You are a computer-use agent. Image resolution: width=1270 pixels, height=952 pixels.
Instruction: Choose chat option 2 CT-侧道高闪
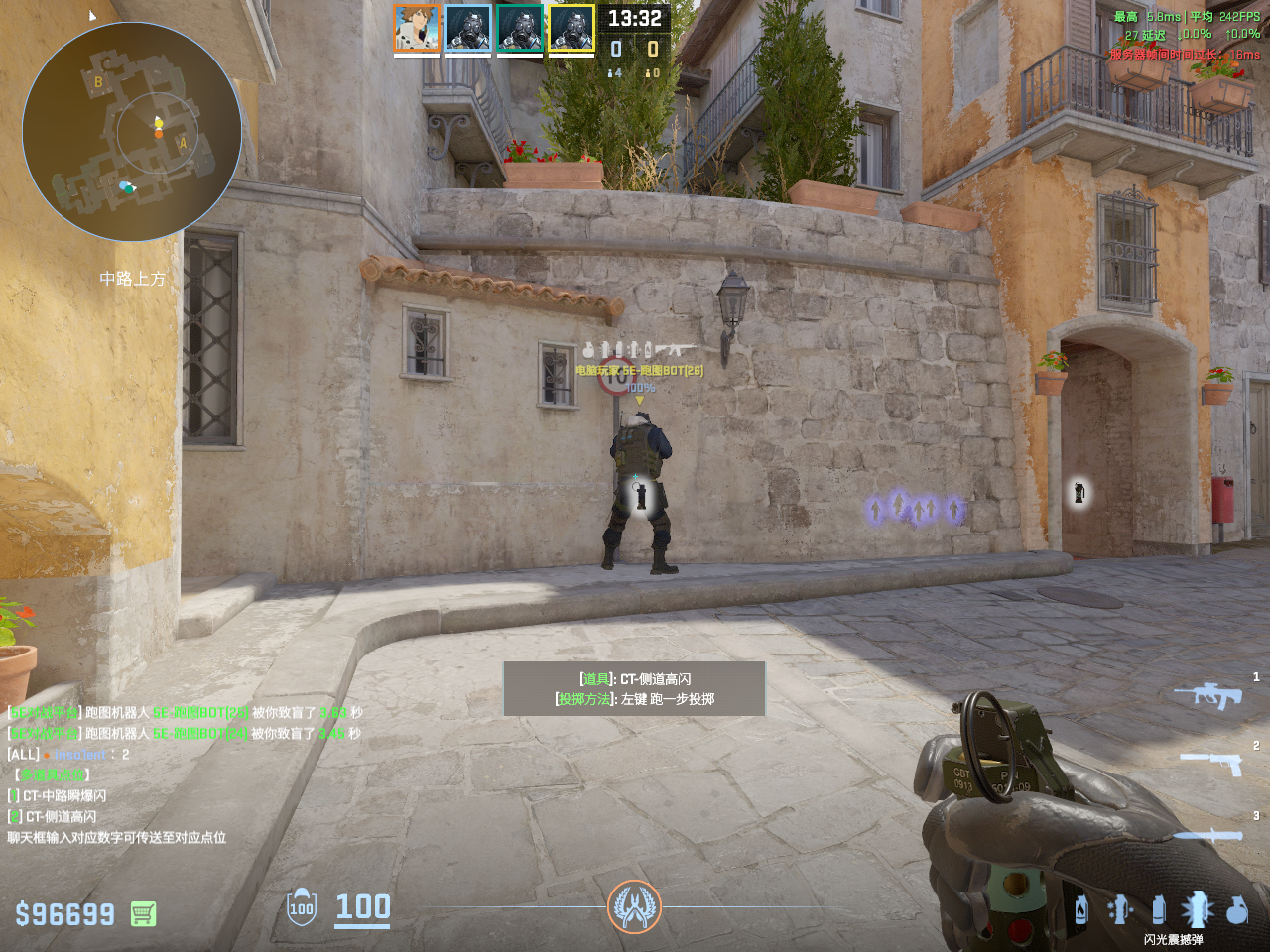[x=60, y=816]
